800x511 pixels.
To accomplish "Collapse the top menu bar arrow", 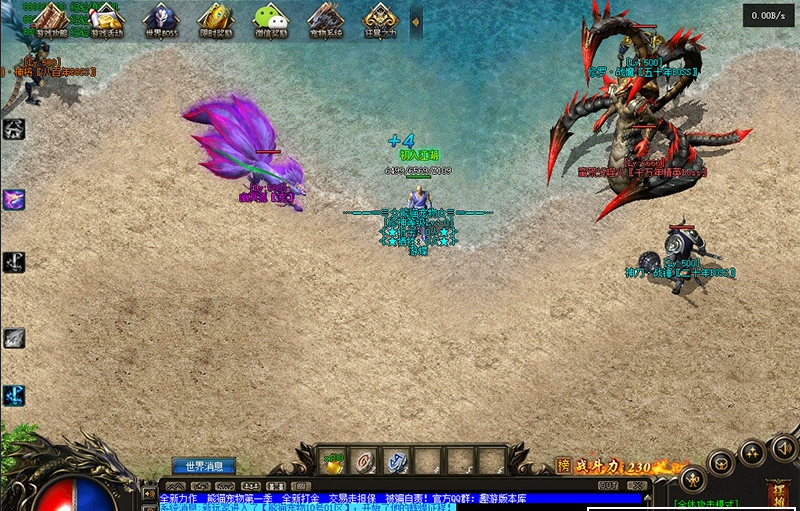I will (x=417, y=20).
